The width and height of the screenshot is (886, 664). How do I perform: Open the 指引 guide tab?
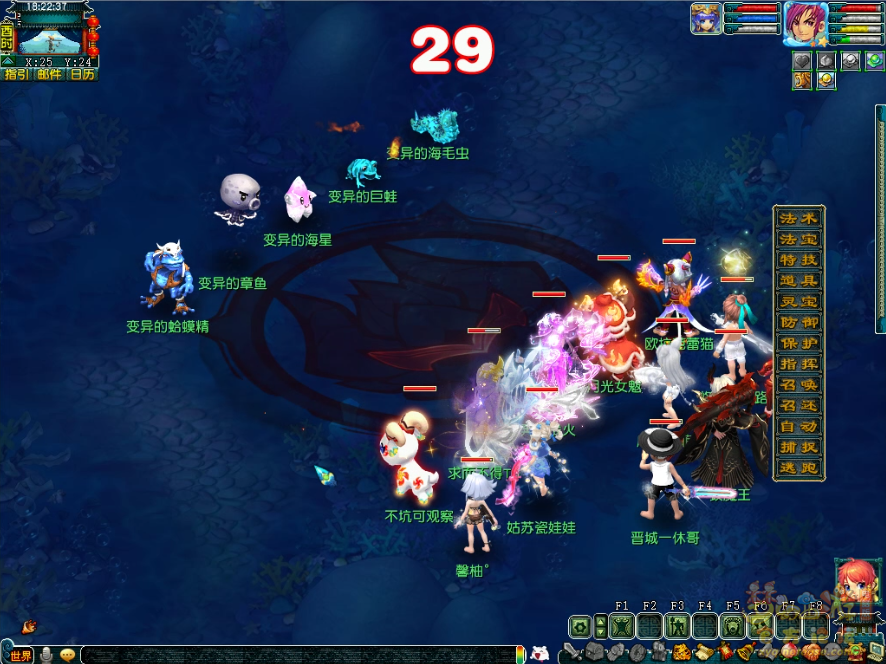17,74
